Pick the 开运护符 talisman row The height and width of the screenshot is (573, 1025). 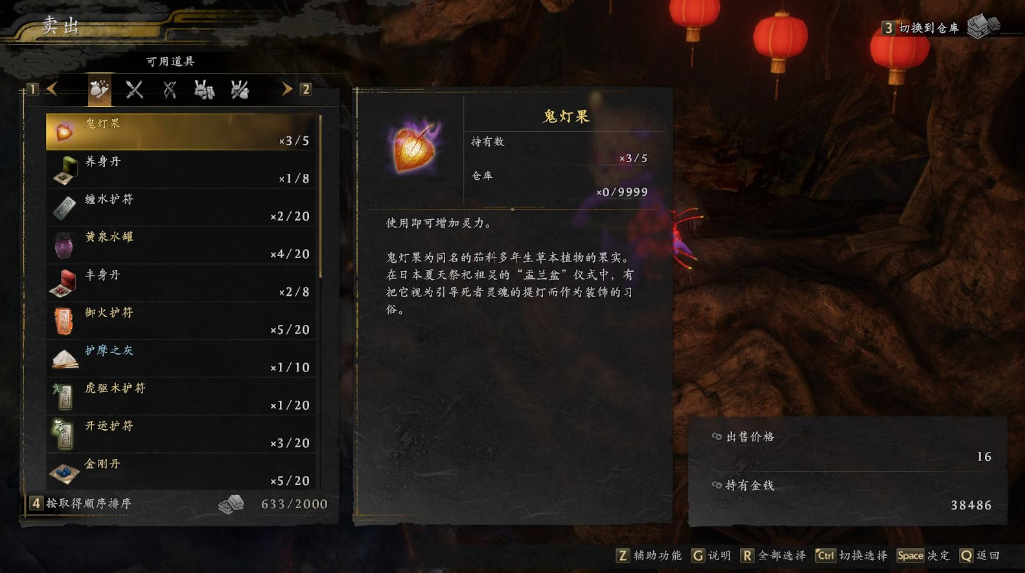[x=182, y=435]
